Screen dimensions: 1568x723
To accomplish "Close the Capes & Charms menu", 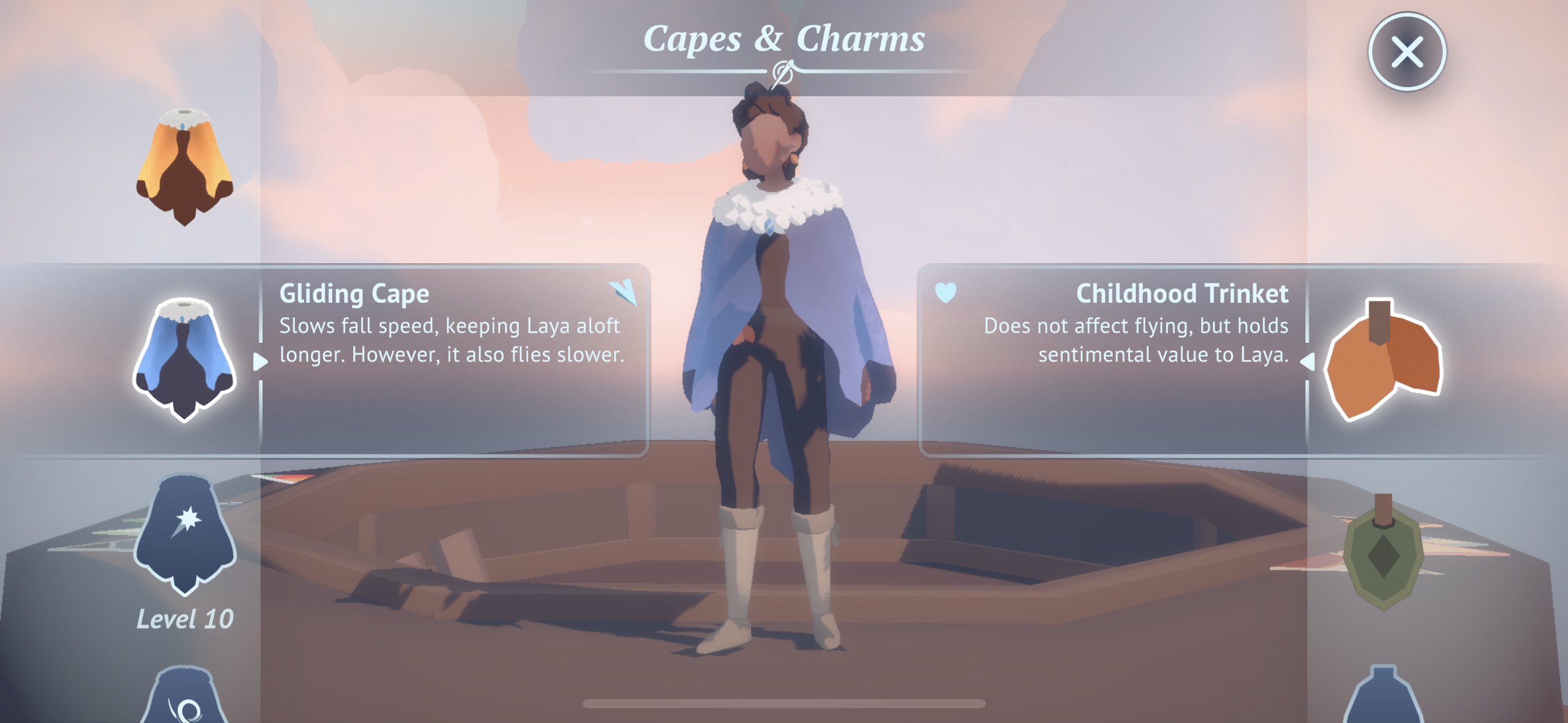I will tap(1406, 52).
